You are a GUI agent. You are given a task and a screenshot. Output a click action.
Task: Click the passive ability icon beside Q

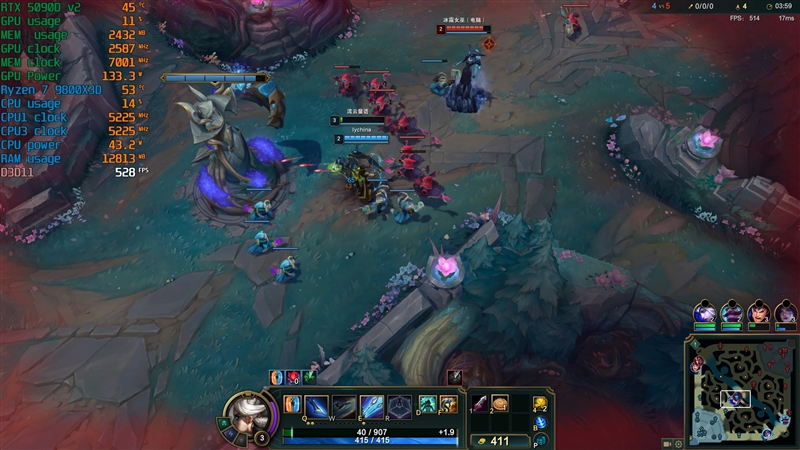click(292, 404)
